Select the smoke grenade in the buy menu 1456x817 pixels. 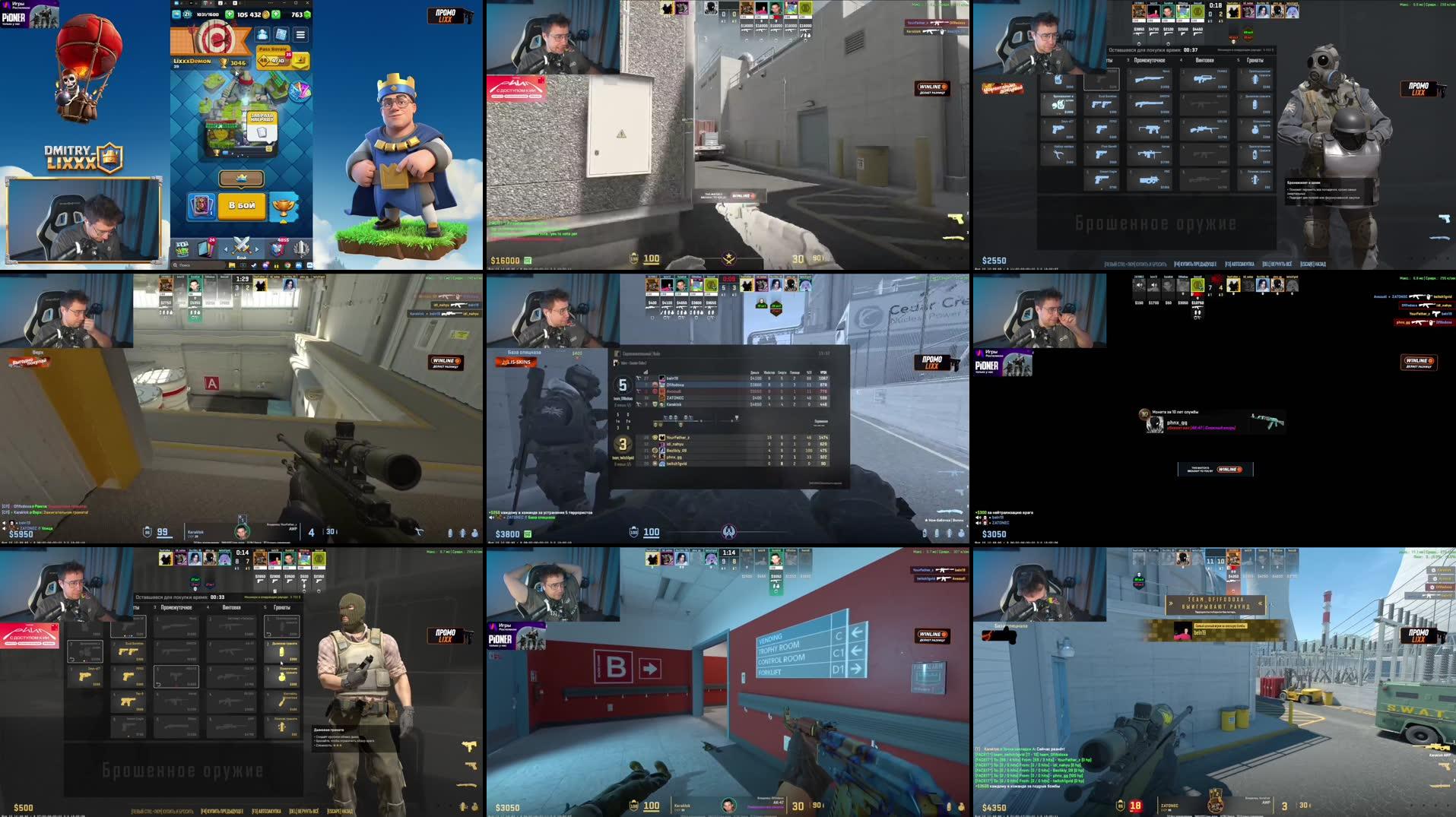point(281,651)
